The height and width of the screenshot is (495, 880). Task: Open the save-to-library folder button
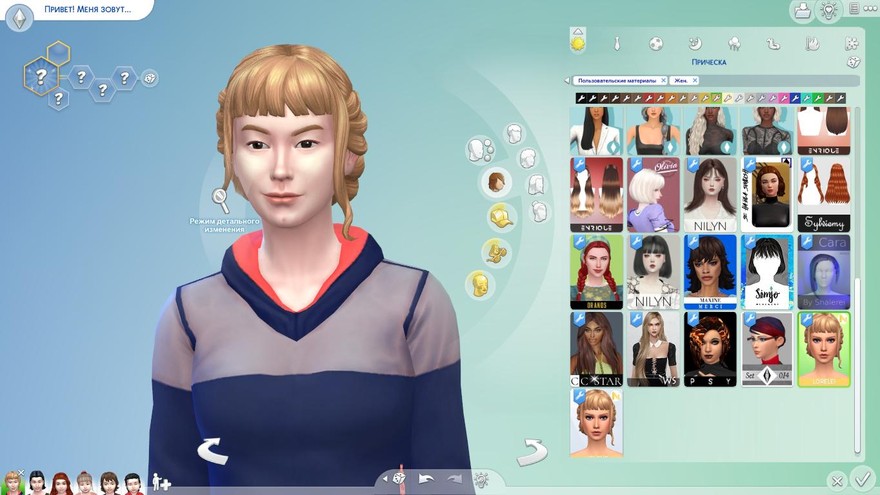tap(801, 11)
